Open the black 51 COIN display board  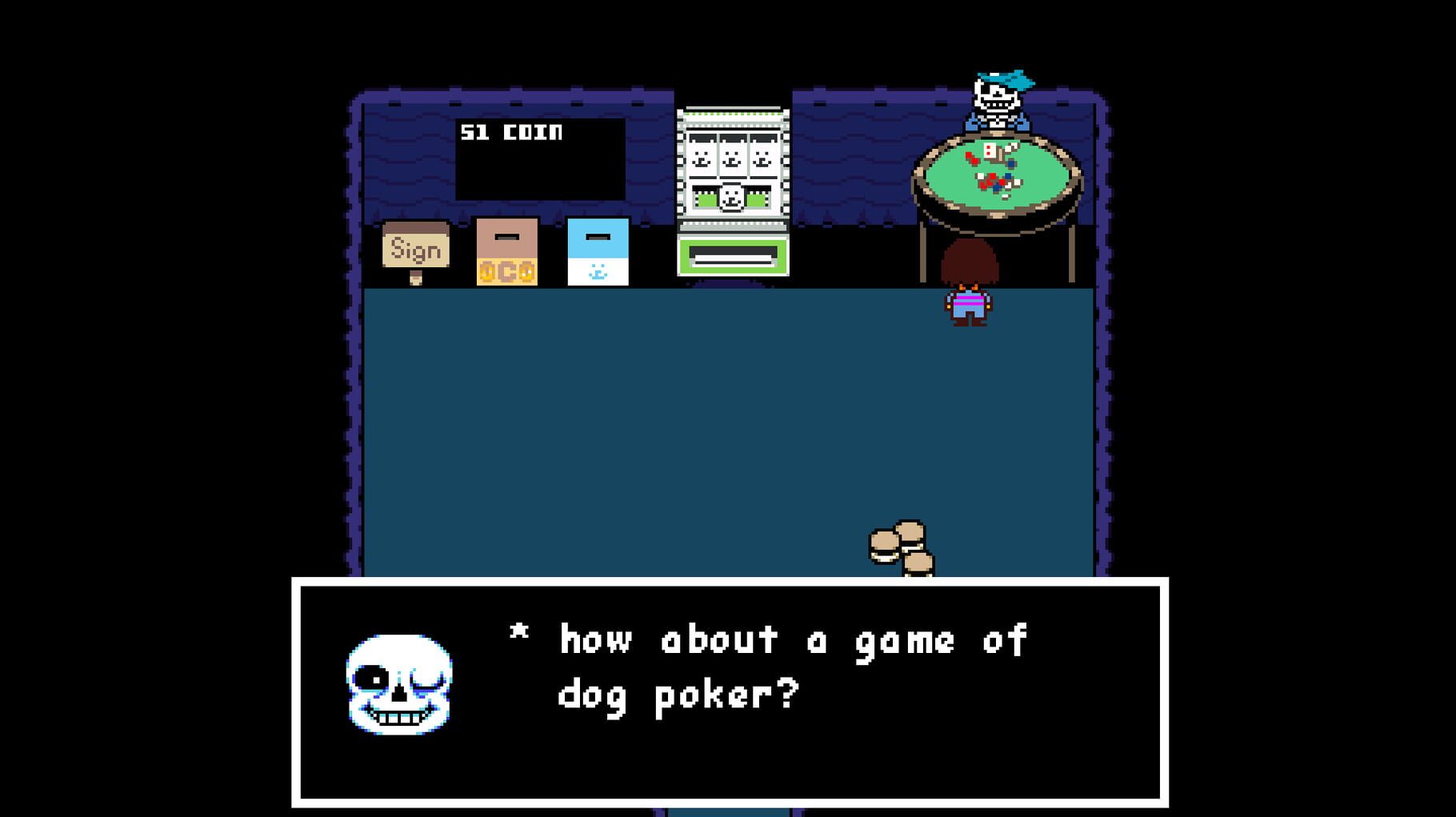click(540, 158)
